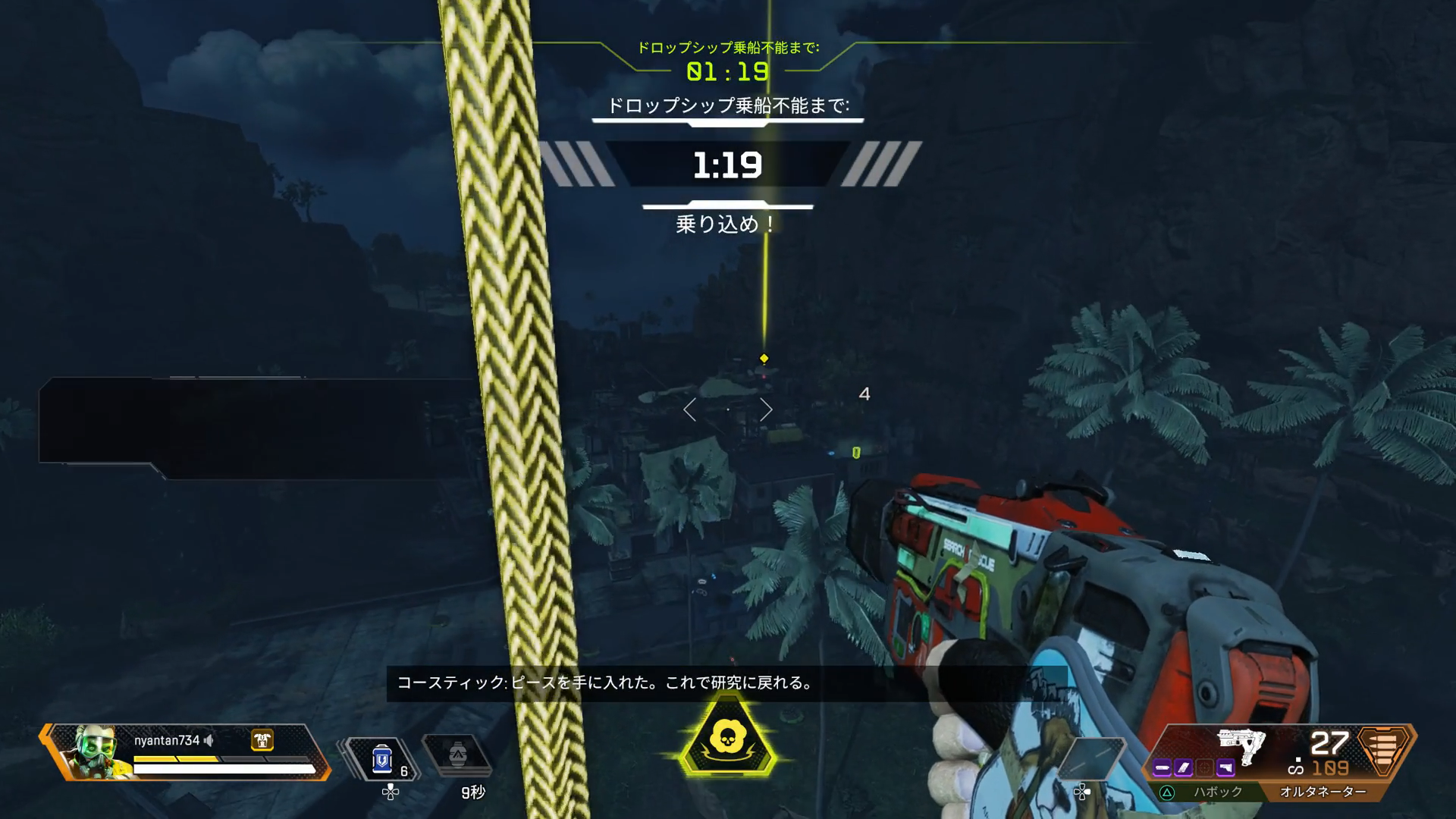Click the Alternator weapon silhouette icon
The width and height of the screenshot is (1456, 819).
coord(1241,745)
